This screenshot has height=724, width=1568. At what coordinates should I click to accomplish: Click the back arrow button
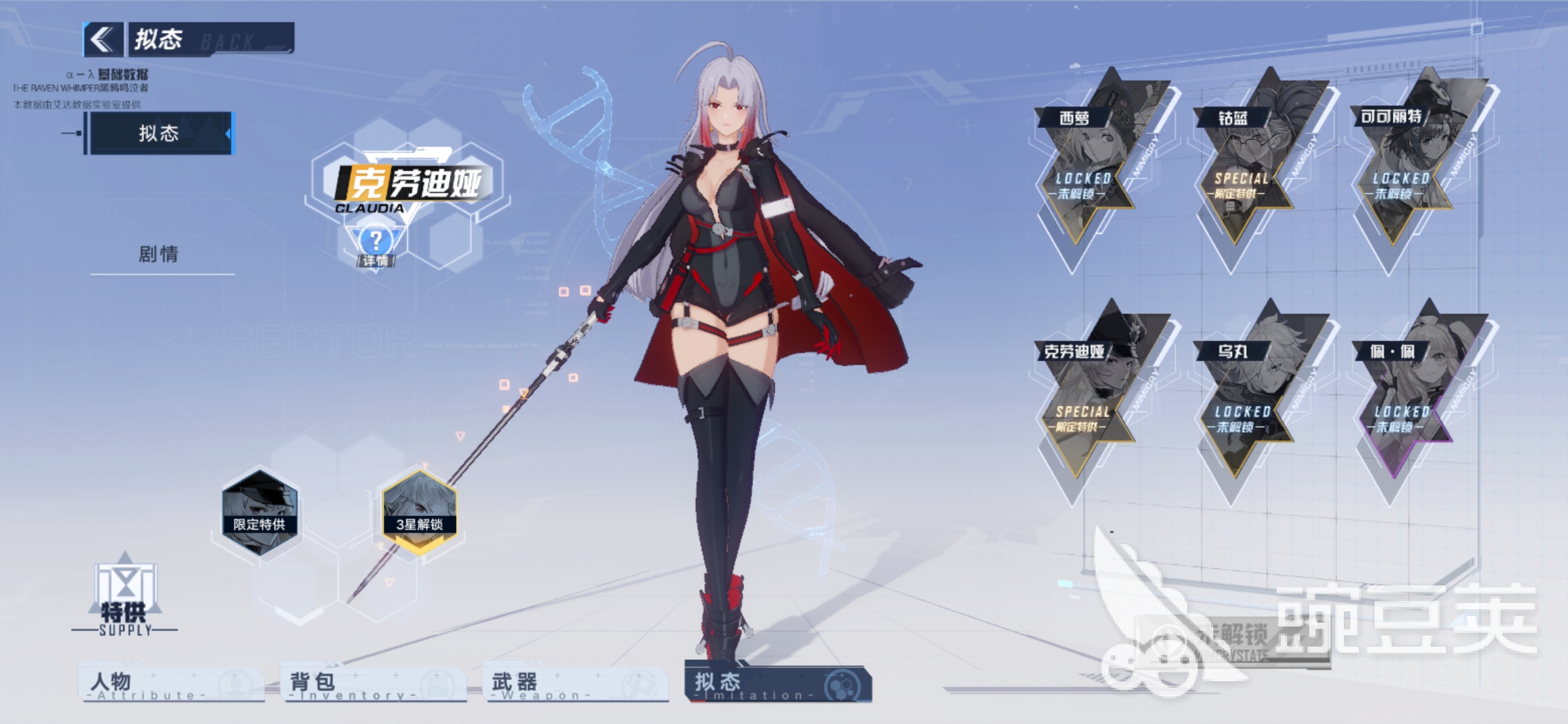(x=102, y=40)
